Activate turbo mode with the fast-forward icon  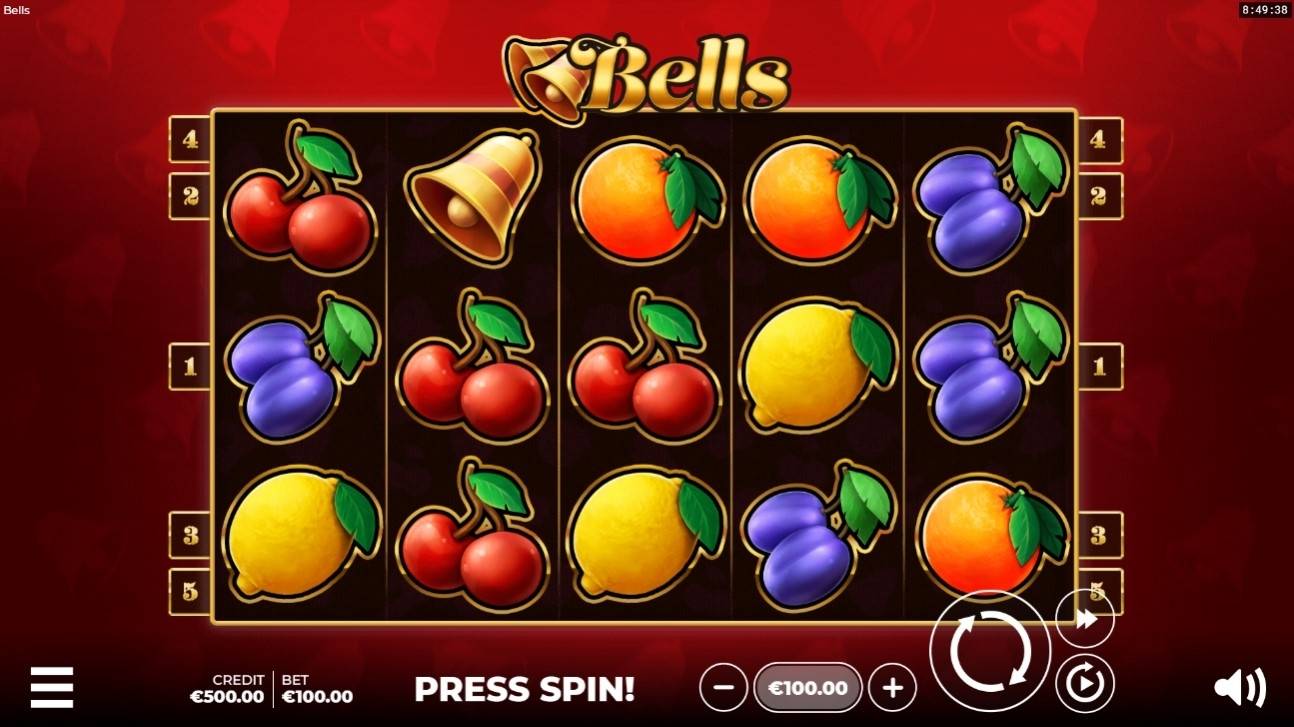coord(1084,616)
